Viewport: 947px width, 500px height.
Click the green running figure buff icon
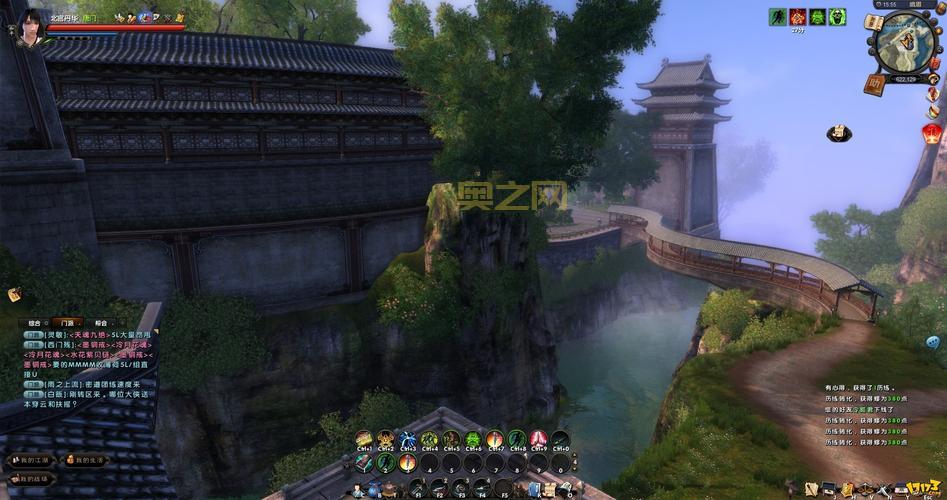777,17
